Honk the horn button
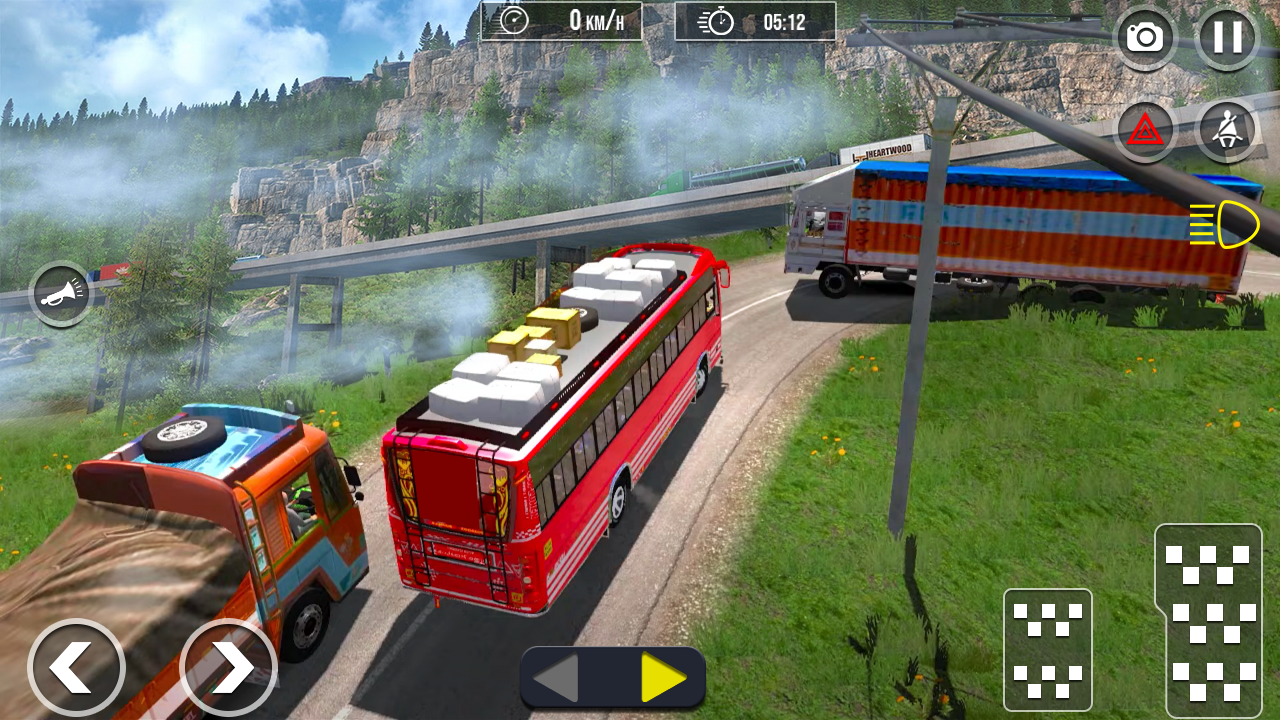The image size is (1280, 720). pyautogui.click(x=60, y=294)
